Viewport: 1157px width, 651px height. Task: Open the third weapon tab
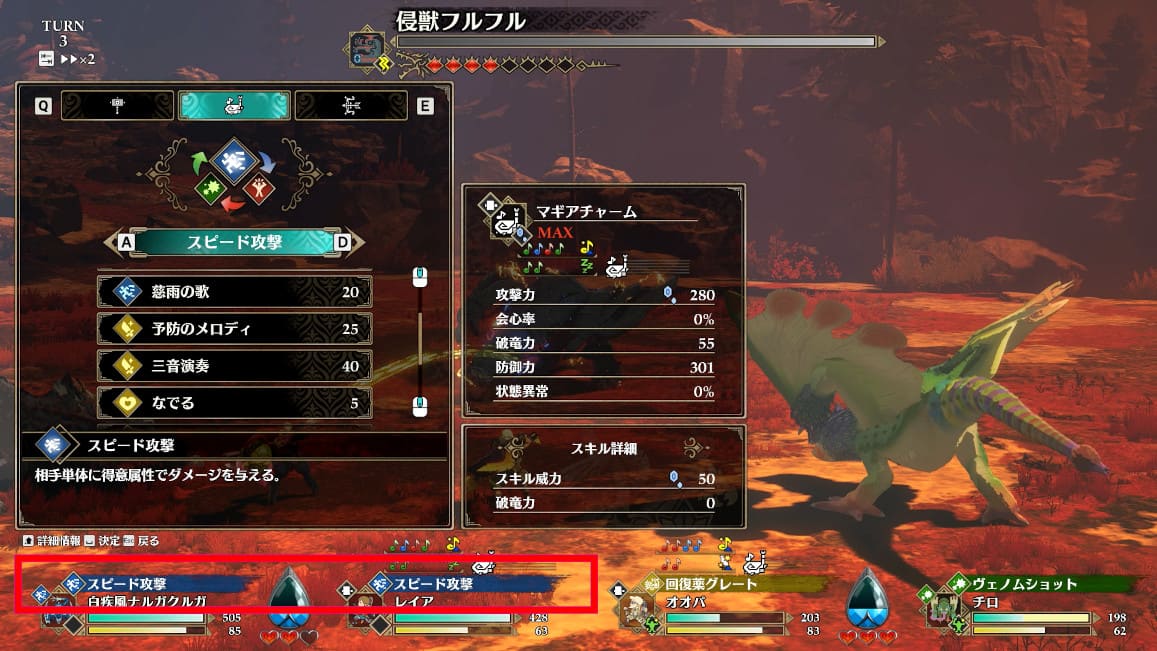[351, 105]
